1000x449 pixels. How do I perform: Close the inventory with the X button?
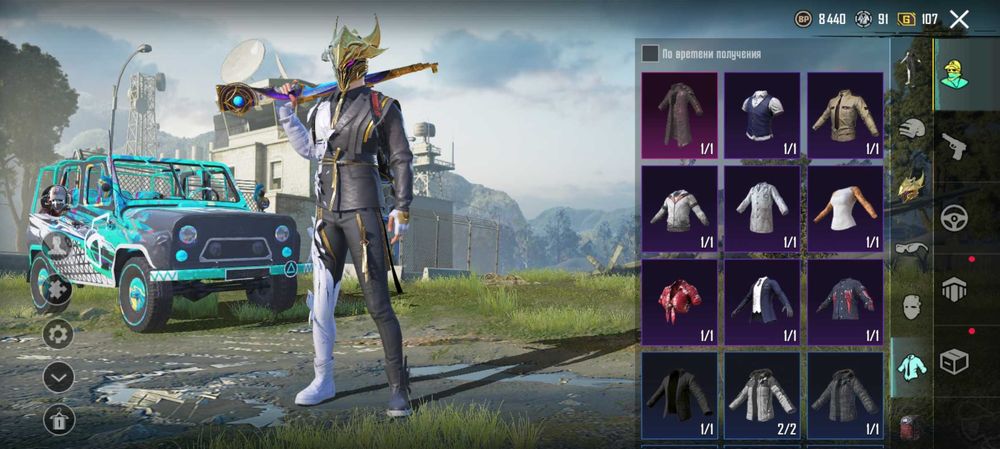[x=959, y=19]
